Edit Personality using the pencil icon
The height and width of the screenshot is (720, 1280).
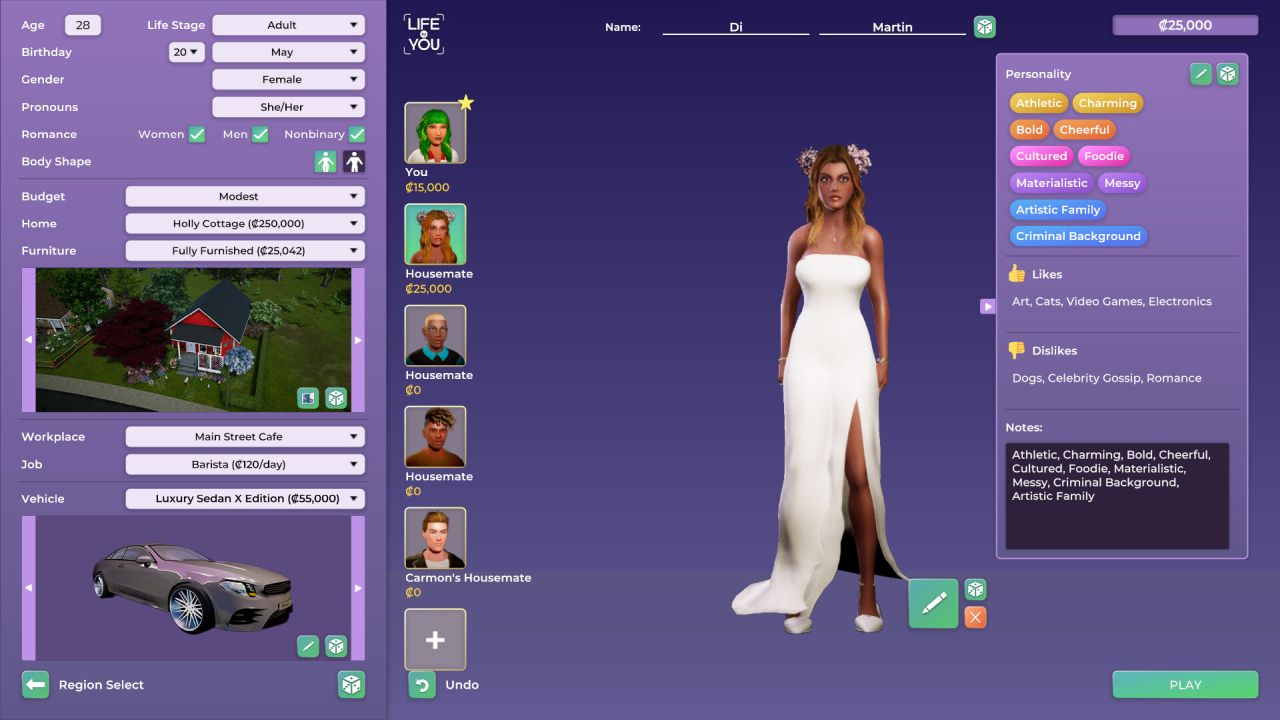tap(1199, 73)
